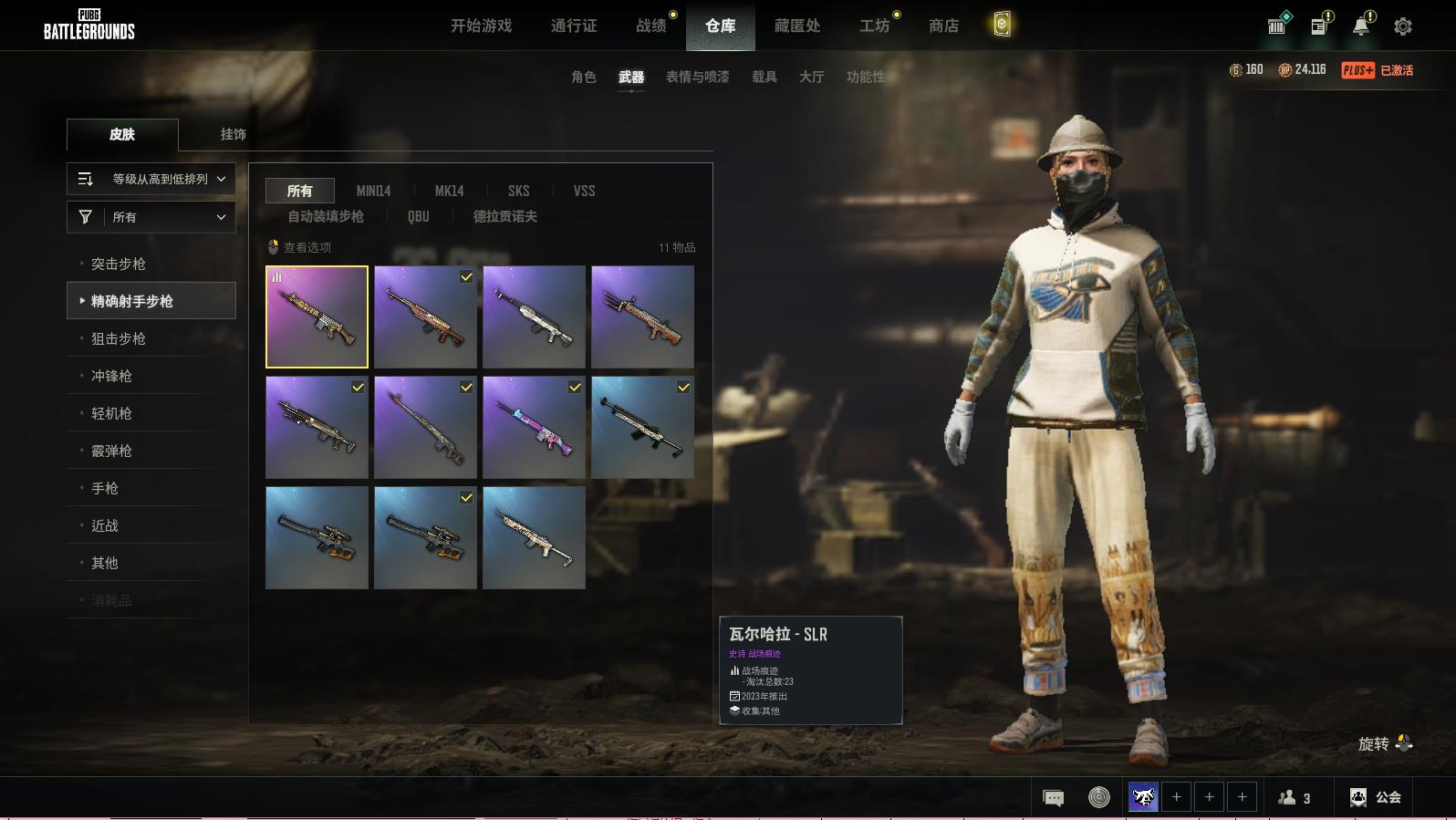1456x820 pixels.
Task: Go to the 通行证 tab
Action: click(x=574, y=26)
